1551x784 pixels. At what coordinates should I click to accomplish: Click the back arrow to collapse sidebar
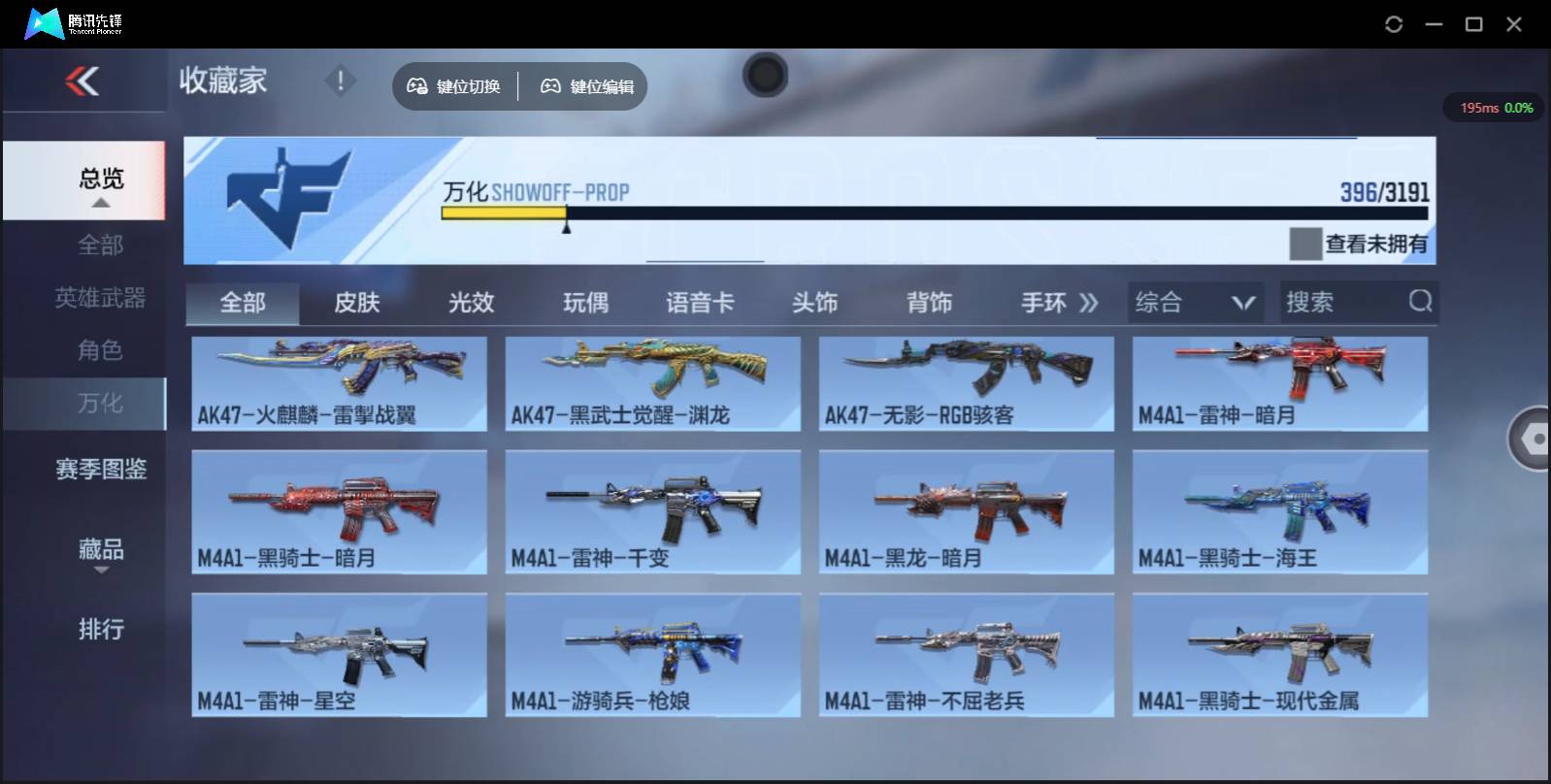coord(83,82)
